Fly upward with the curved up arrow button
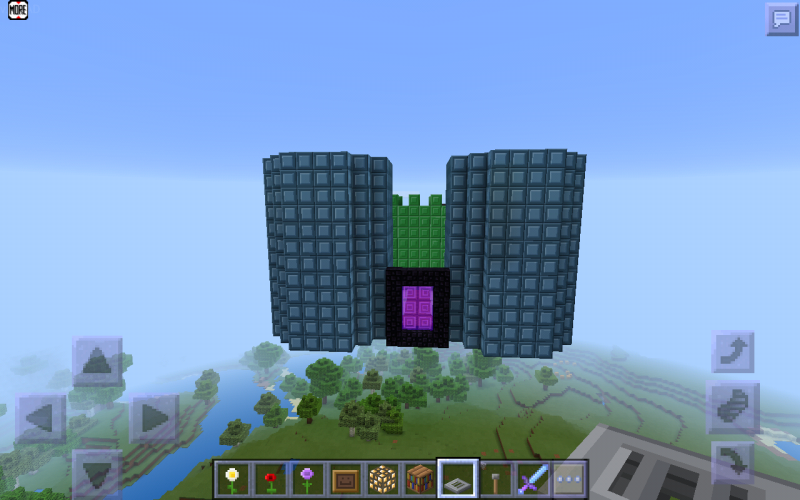This screenshot has width=800, height=500. tap(733, 352)
